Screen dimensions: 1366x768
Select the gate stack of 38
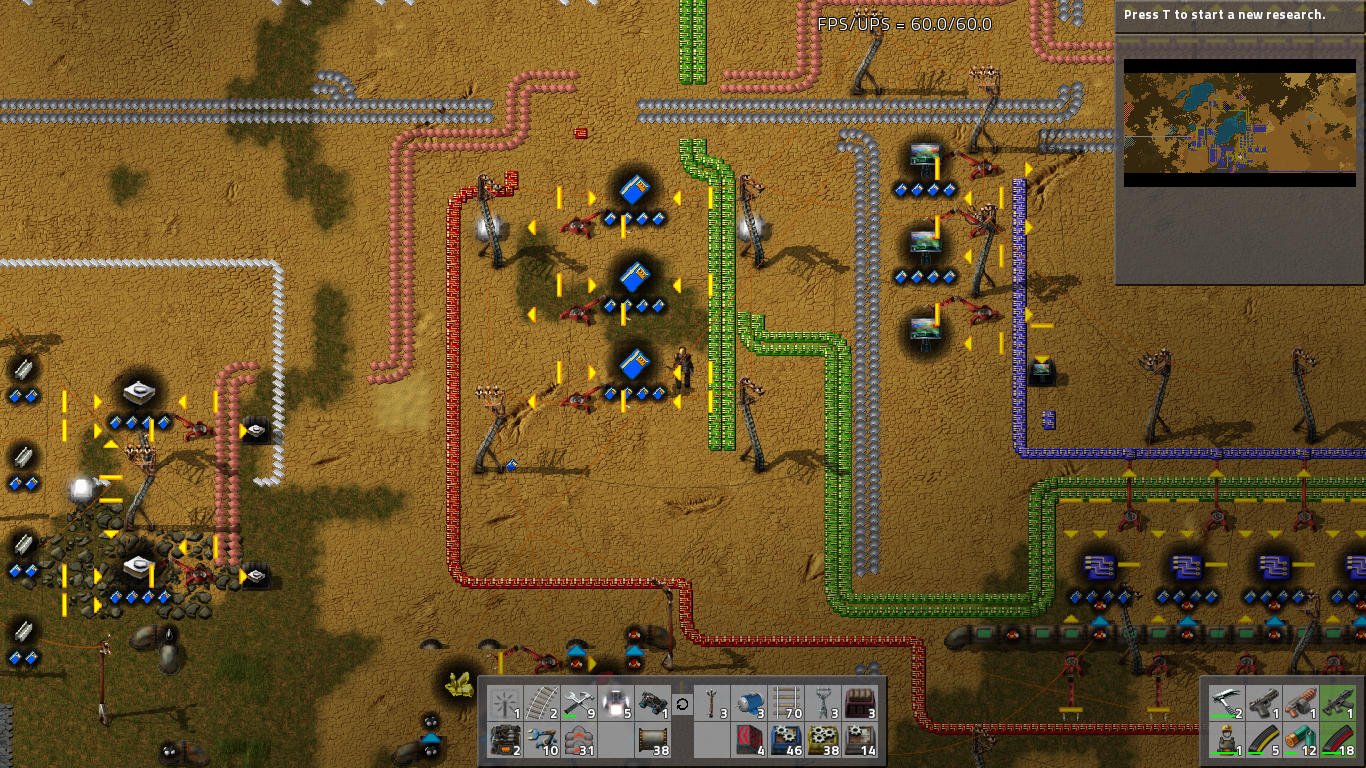coord(652,740)
